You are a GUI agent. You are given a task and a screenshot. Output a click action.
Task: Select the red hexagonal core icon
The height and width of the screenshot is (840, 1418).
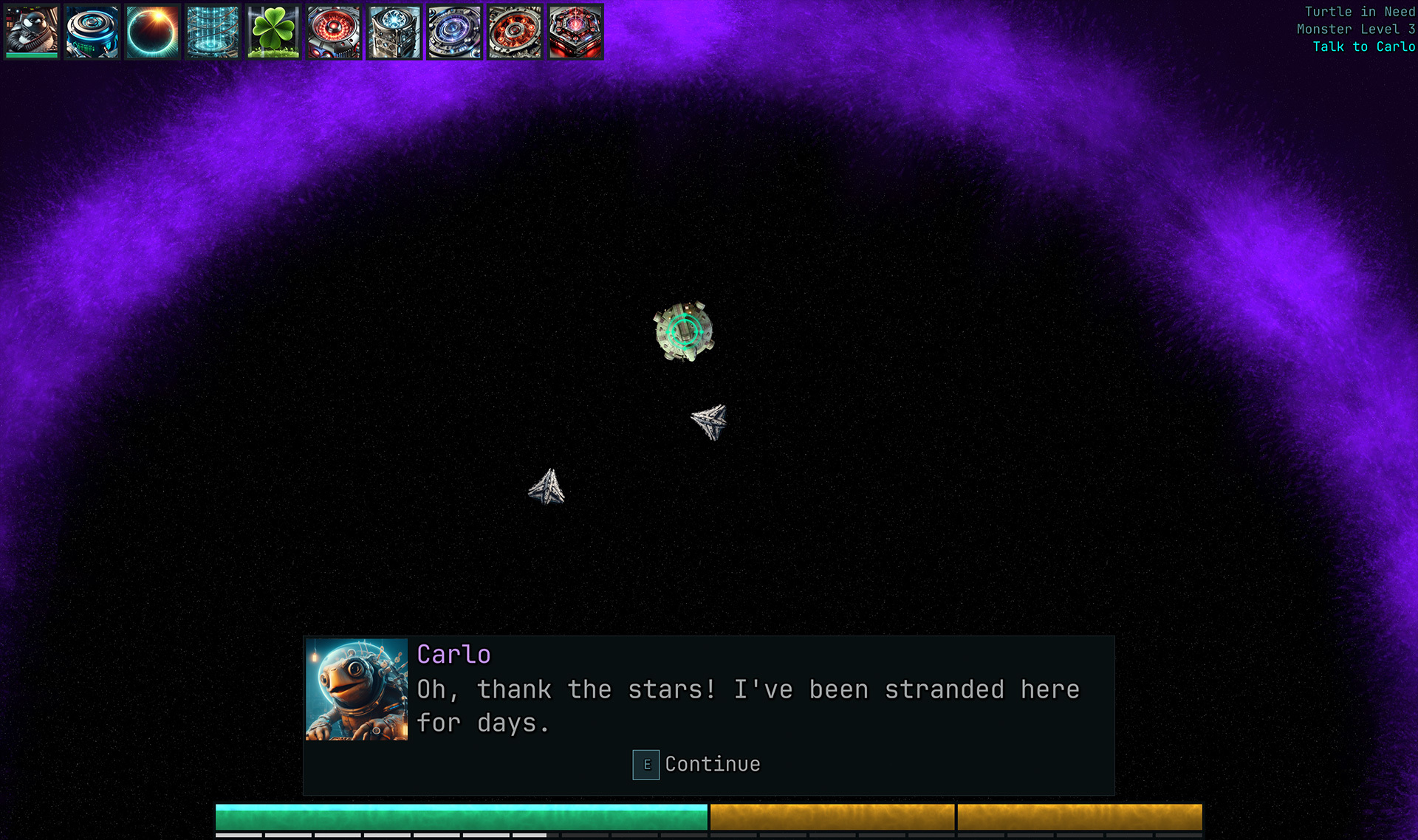click(x=575, y=31)
